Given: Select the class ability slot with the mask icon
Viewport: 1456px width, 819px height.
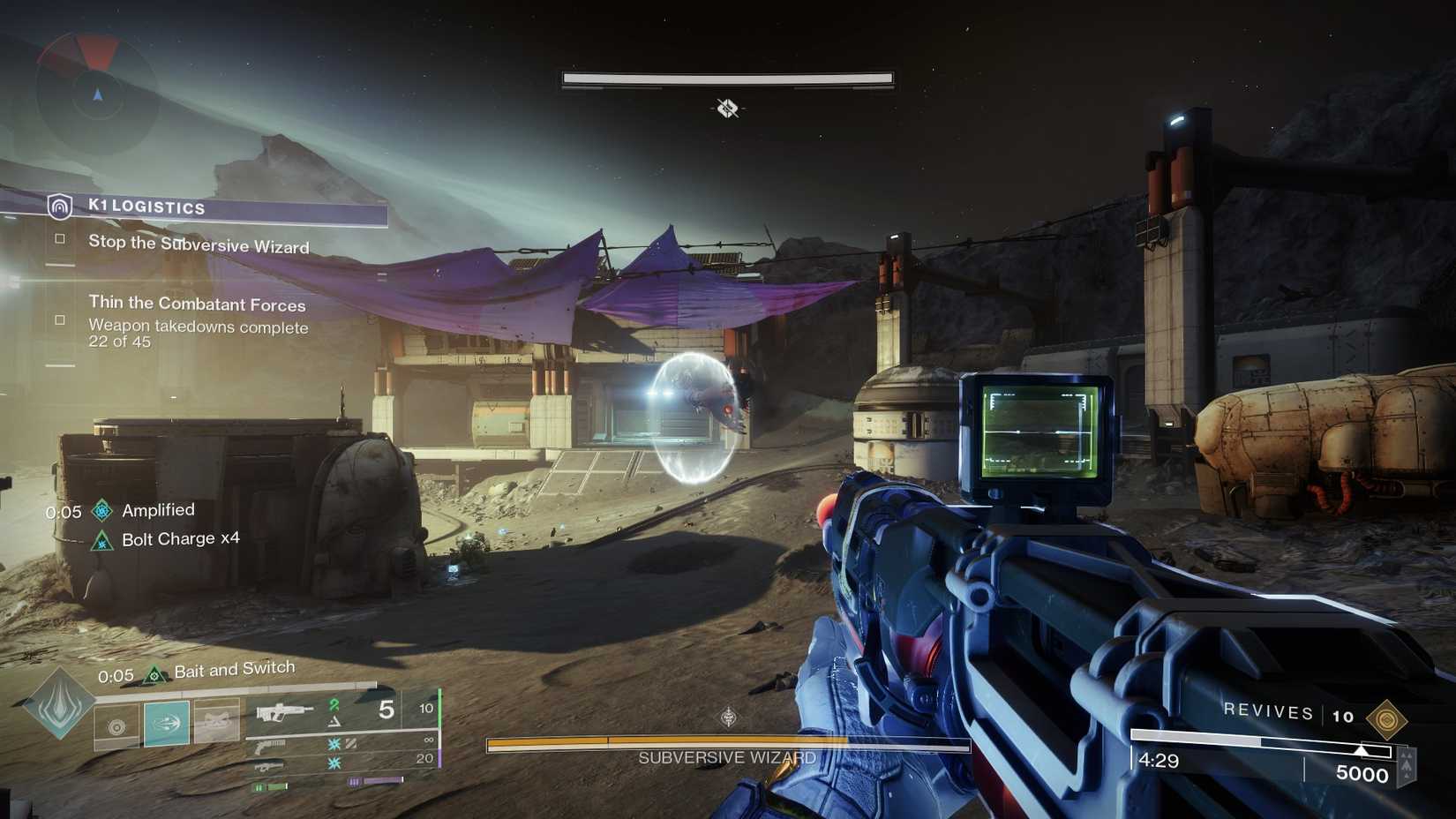Looking at the screenshot, I should [216, 722].
